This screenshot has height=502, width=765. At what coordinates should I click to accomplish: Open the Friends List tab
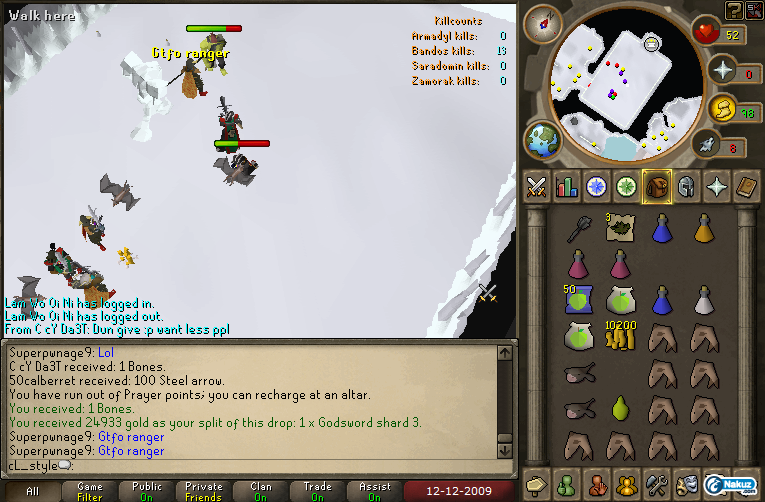pyautogui.click(x=566, y=483)
